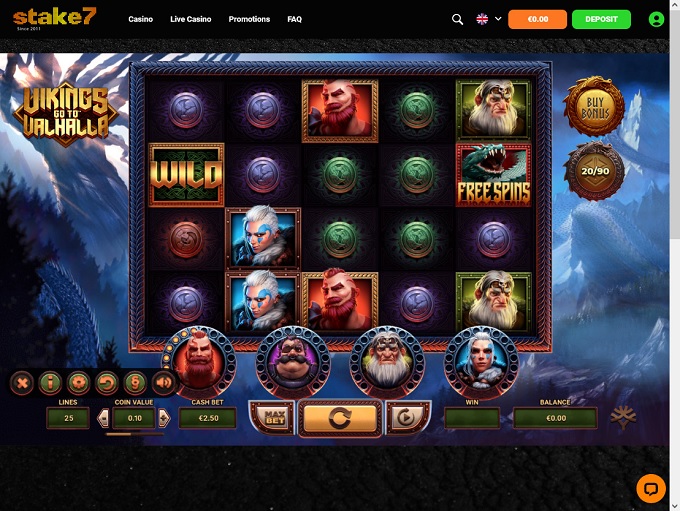
Task: Decrease the coin value
Action: tap(102, 418)
